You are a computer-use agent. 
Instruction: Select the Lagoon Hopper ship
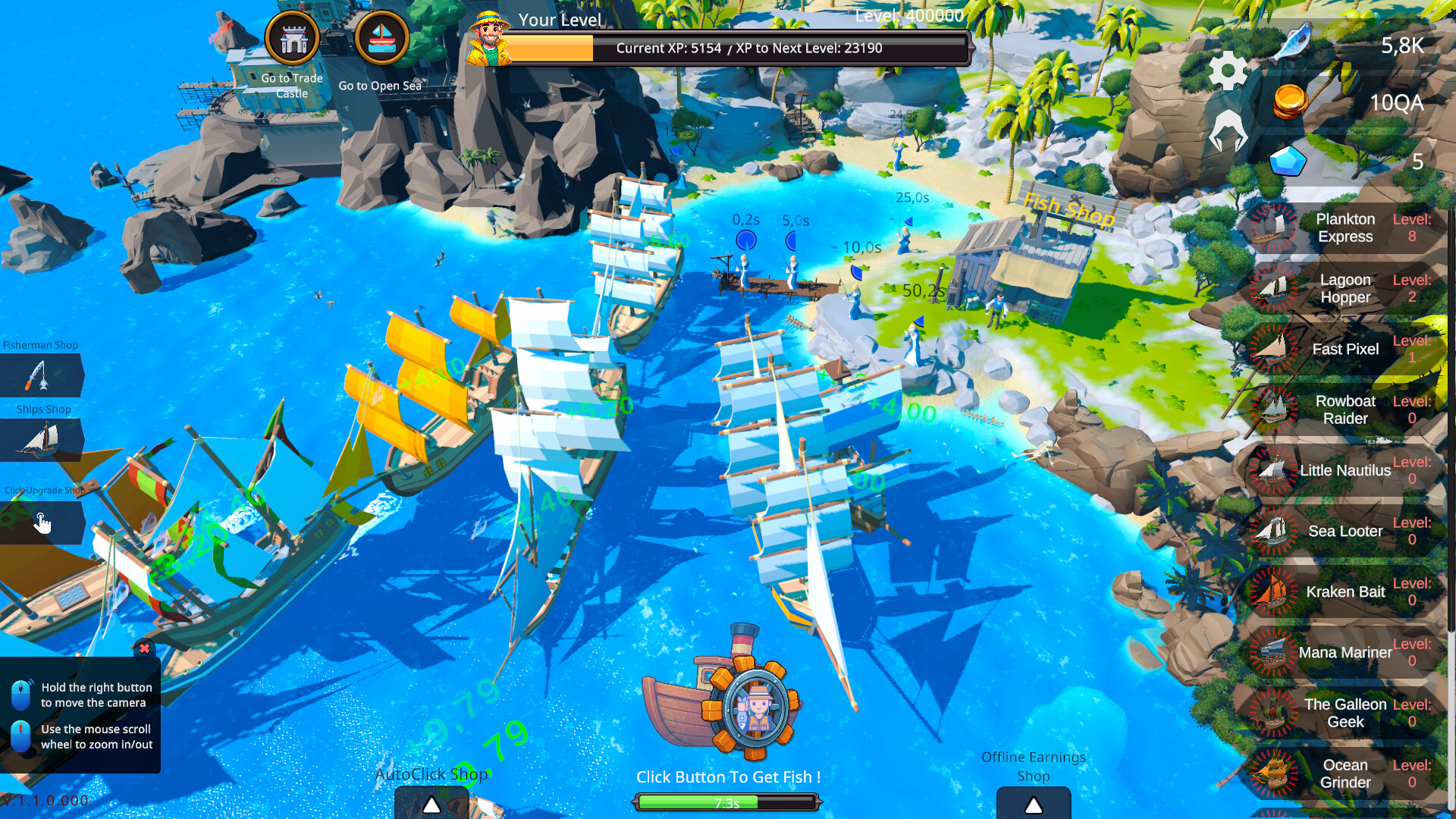coord(1344,288)
